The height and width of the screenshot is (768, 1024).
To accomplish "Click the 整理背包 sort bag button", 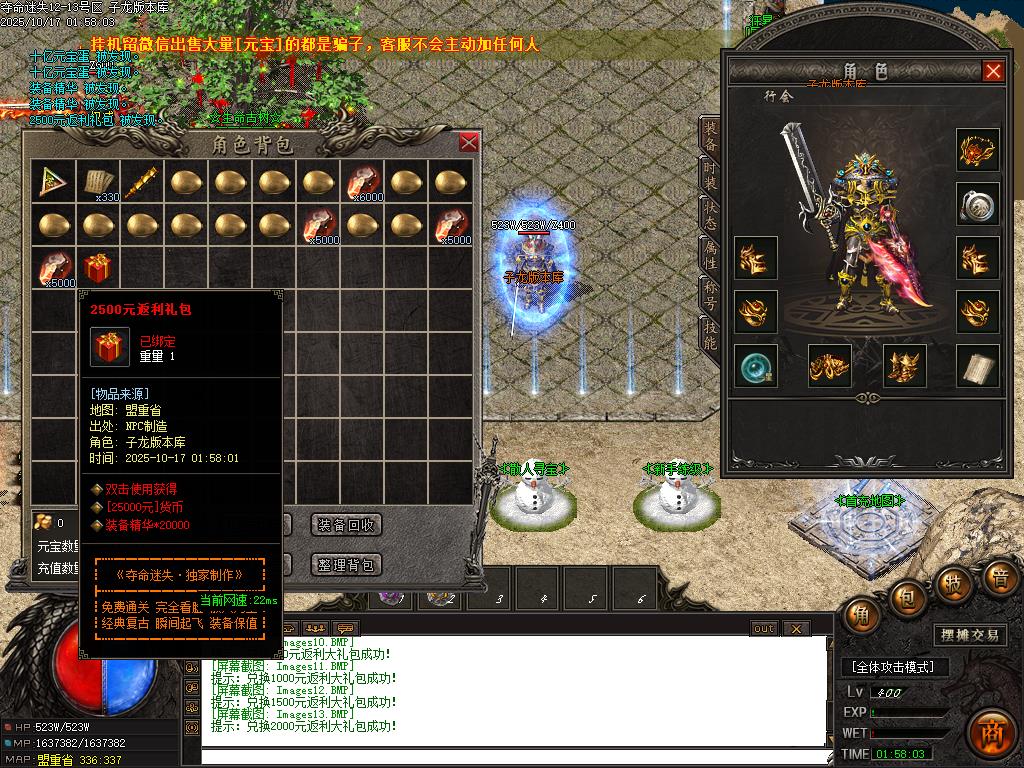I will (x=346, y=565).
